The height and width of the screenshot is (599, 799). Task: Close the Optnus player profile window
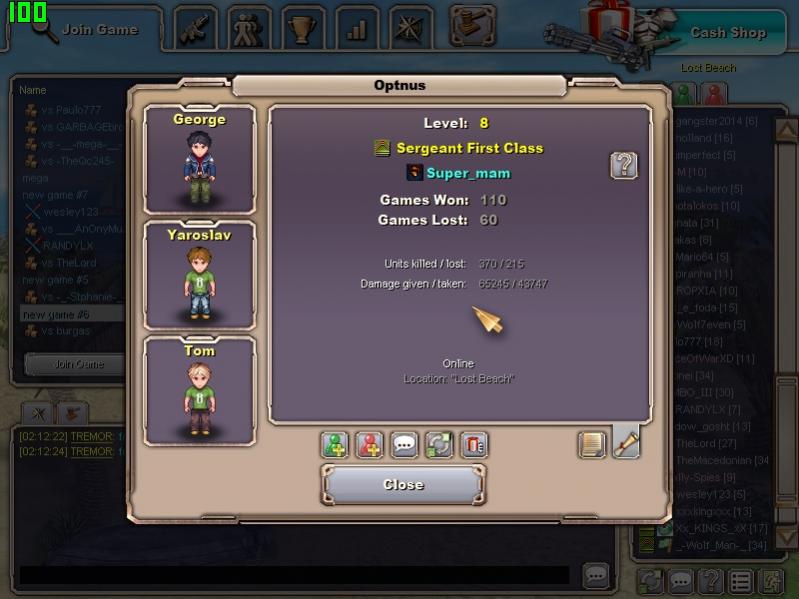tap(403, 485)
